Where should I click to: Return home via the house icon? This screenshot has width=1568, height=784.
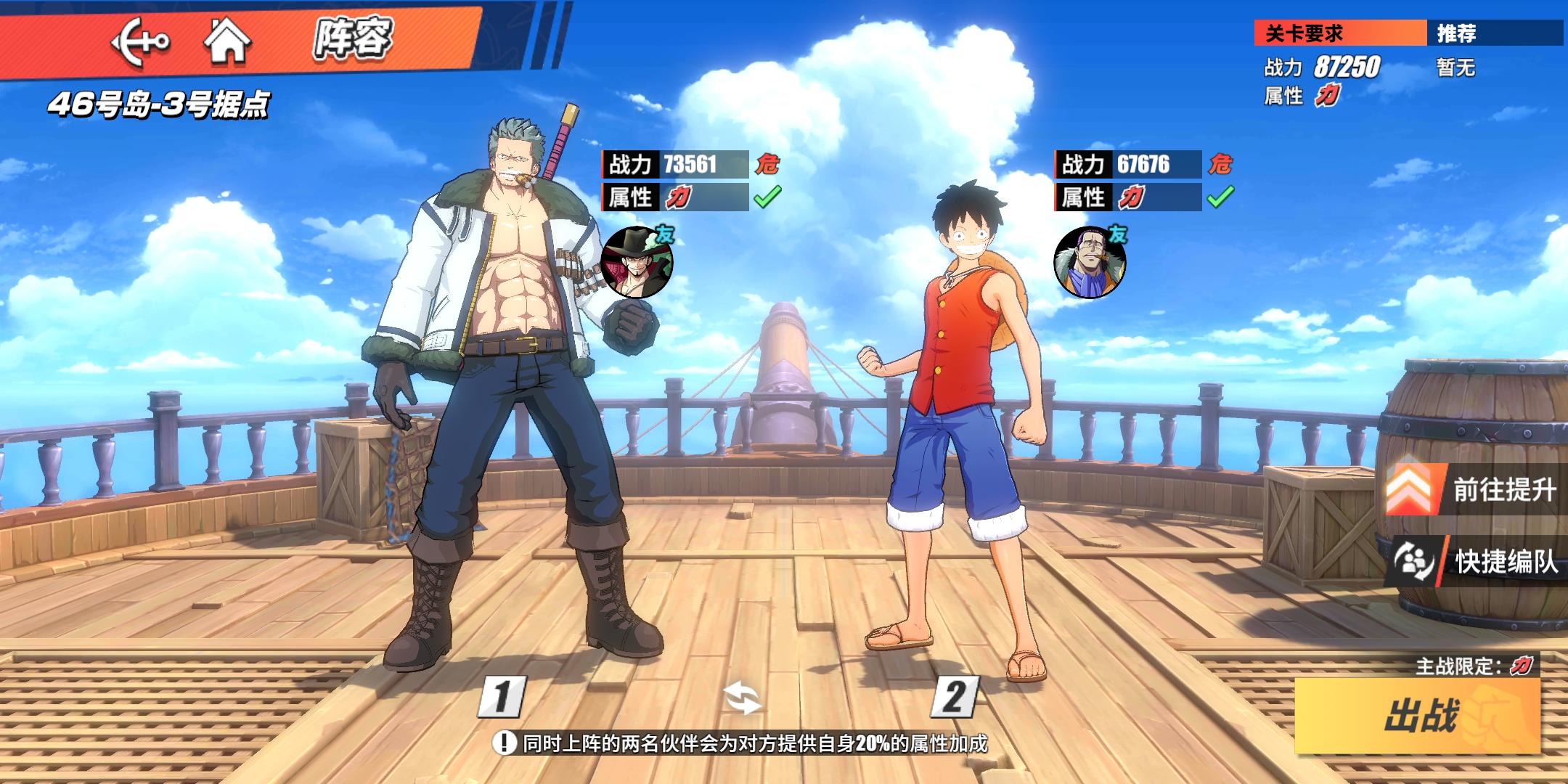pyautogui.click(x=227, y=41)
